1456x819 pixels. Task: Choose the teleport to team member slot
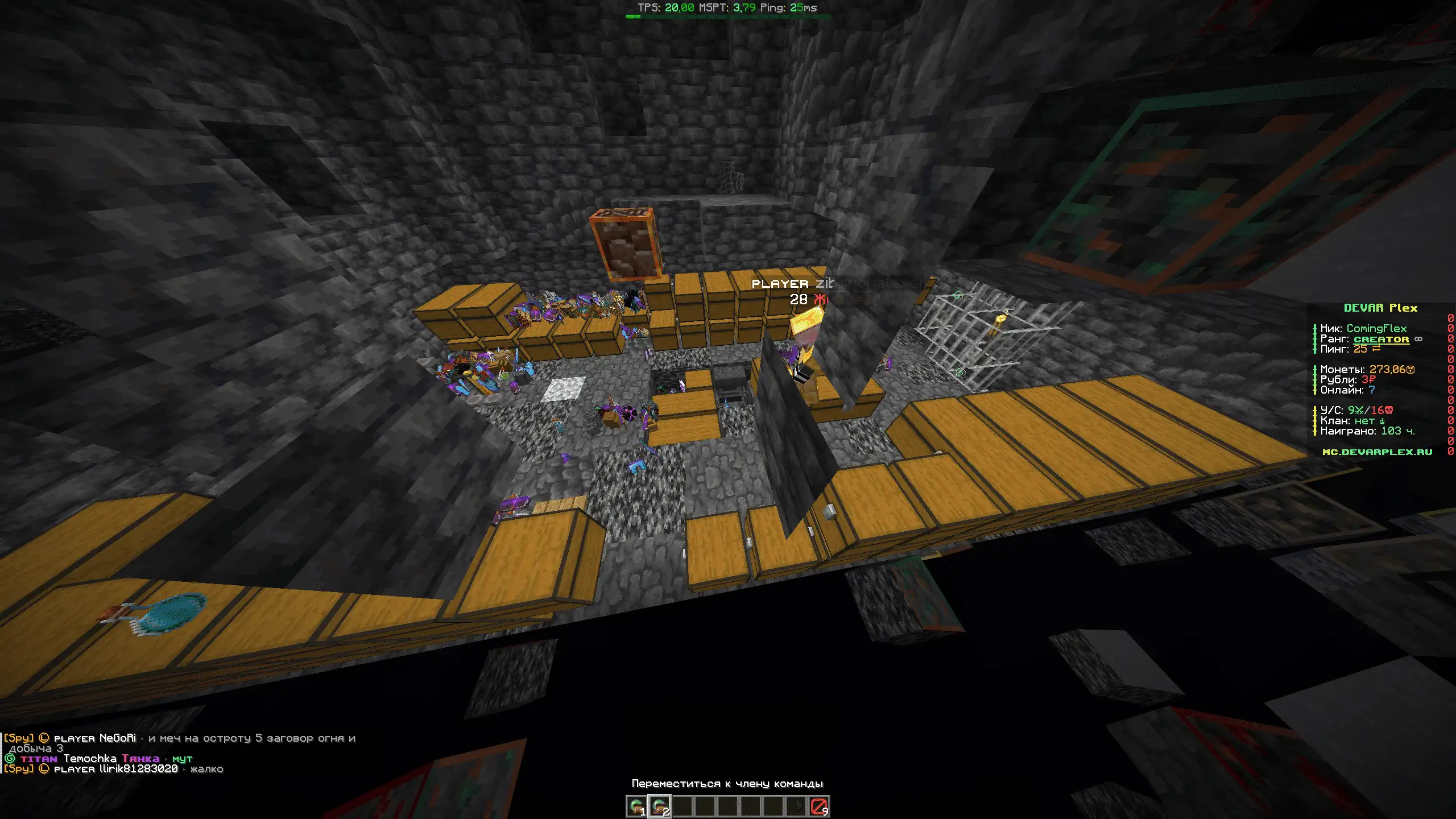[x=659, y=806]
